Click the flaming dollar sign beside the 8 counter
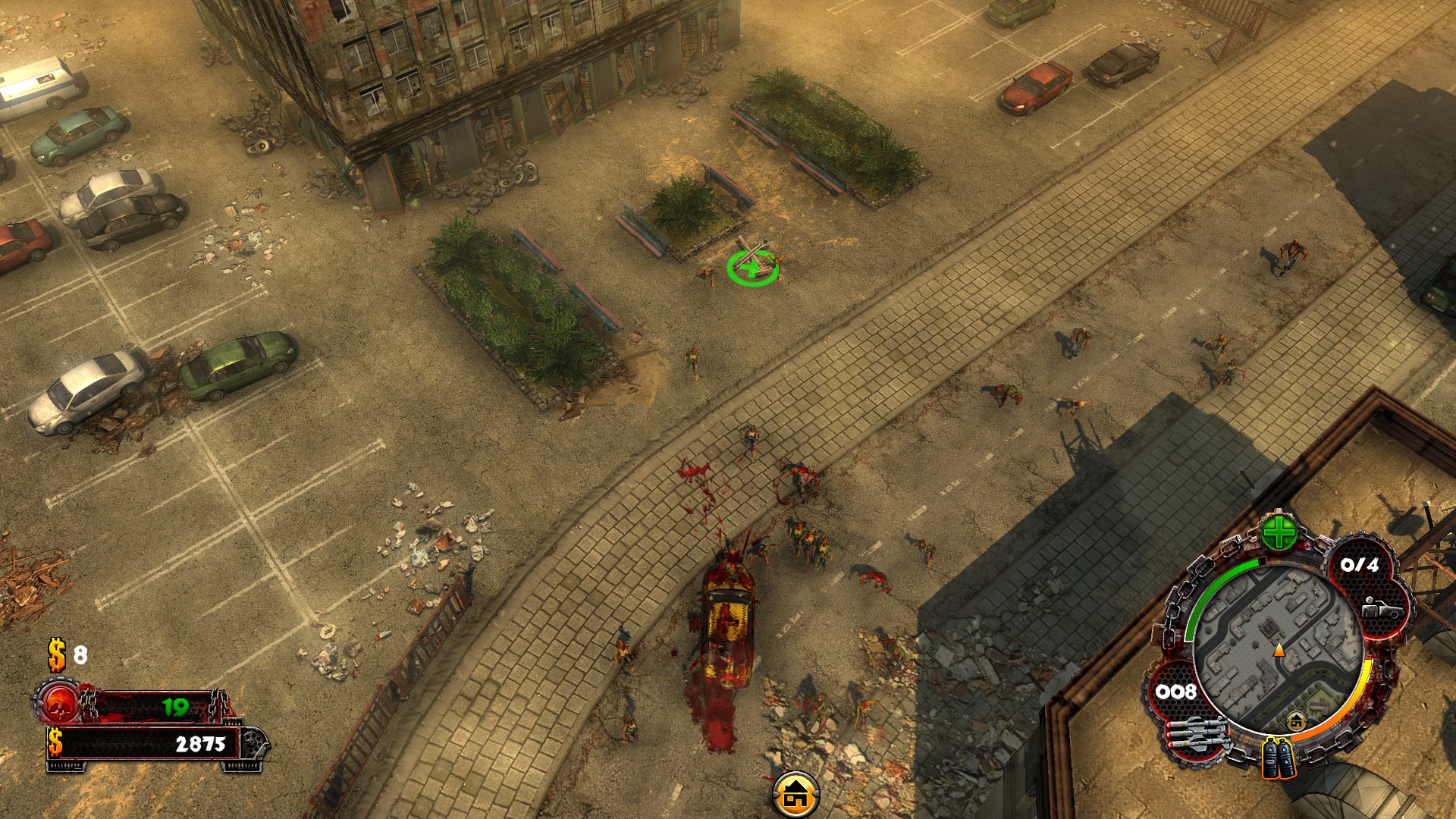This screenshot has height=819, width=1456. 55,655
